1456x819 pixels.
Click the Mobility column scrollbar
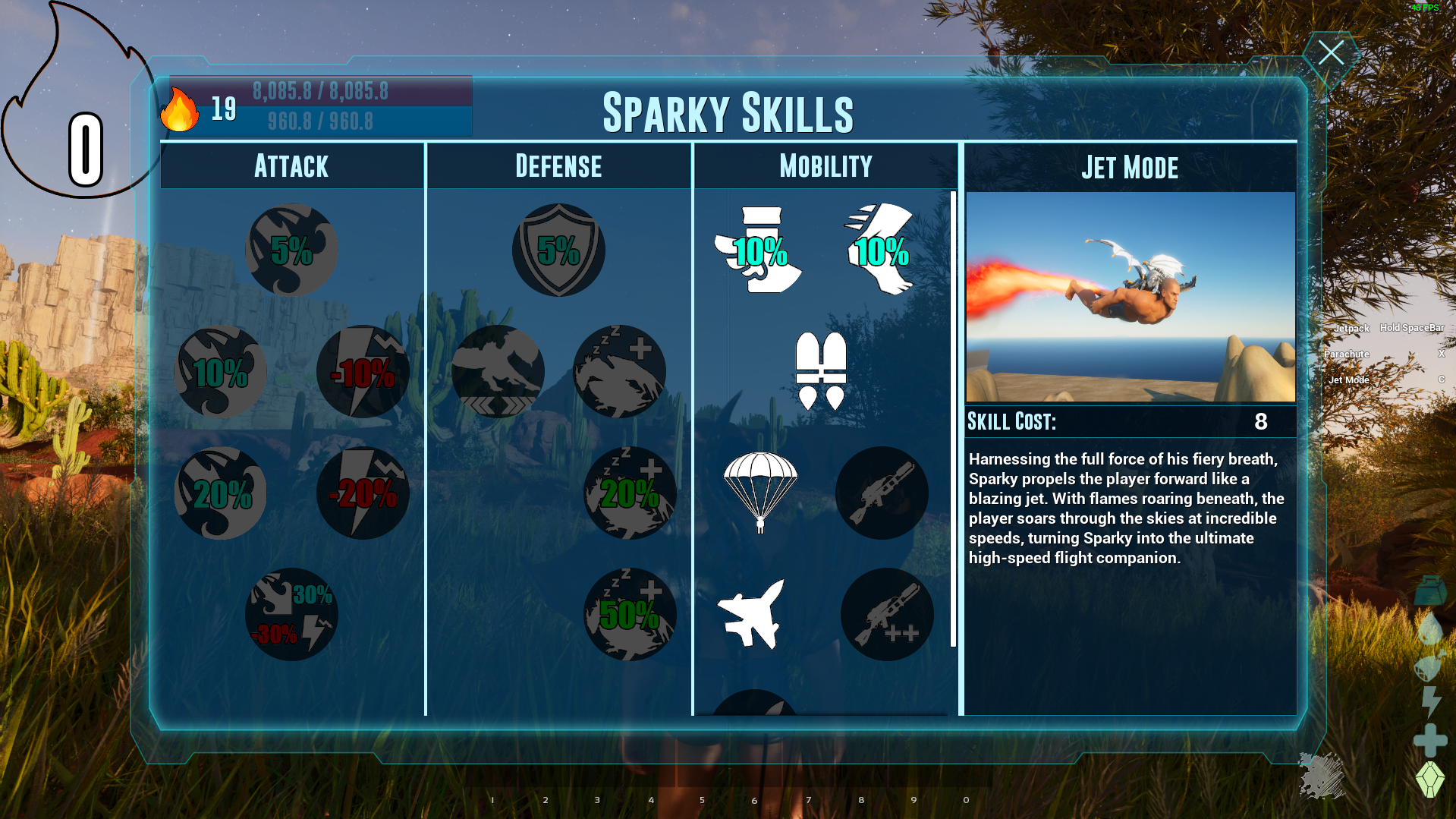pyautogui.click(x=954, y=419)
